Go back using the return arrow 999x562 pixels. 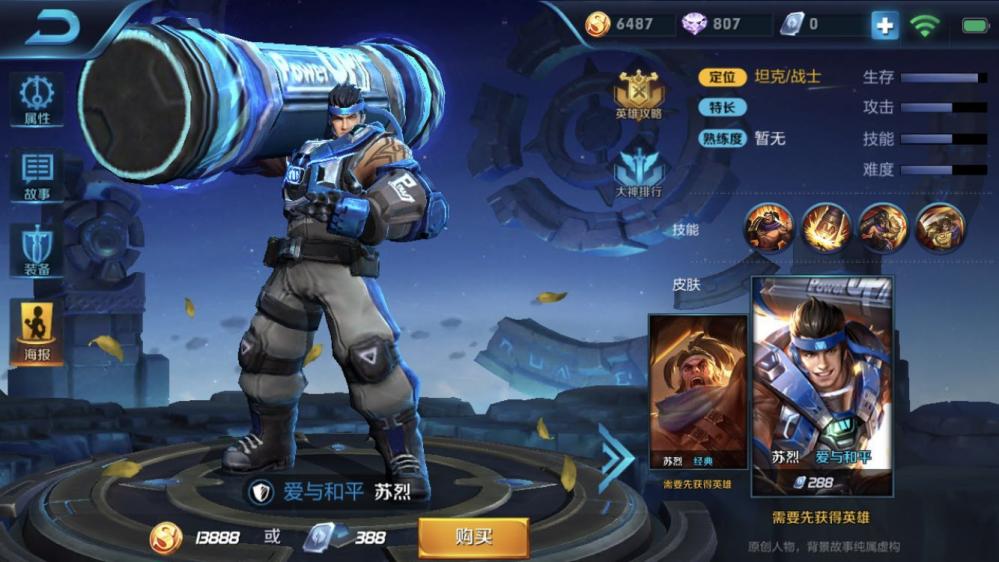[x=52, y=28]
